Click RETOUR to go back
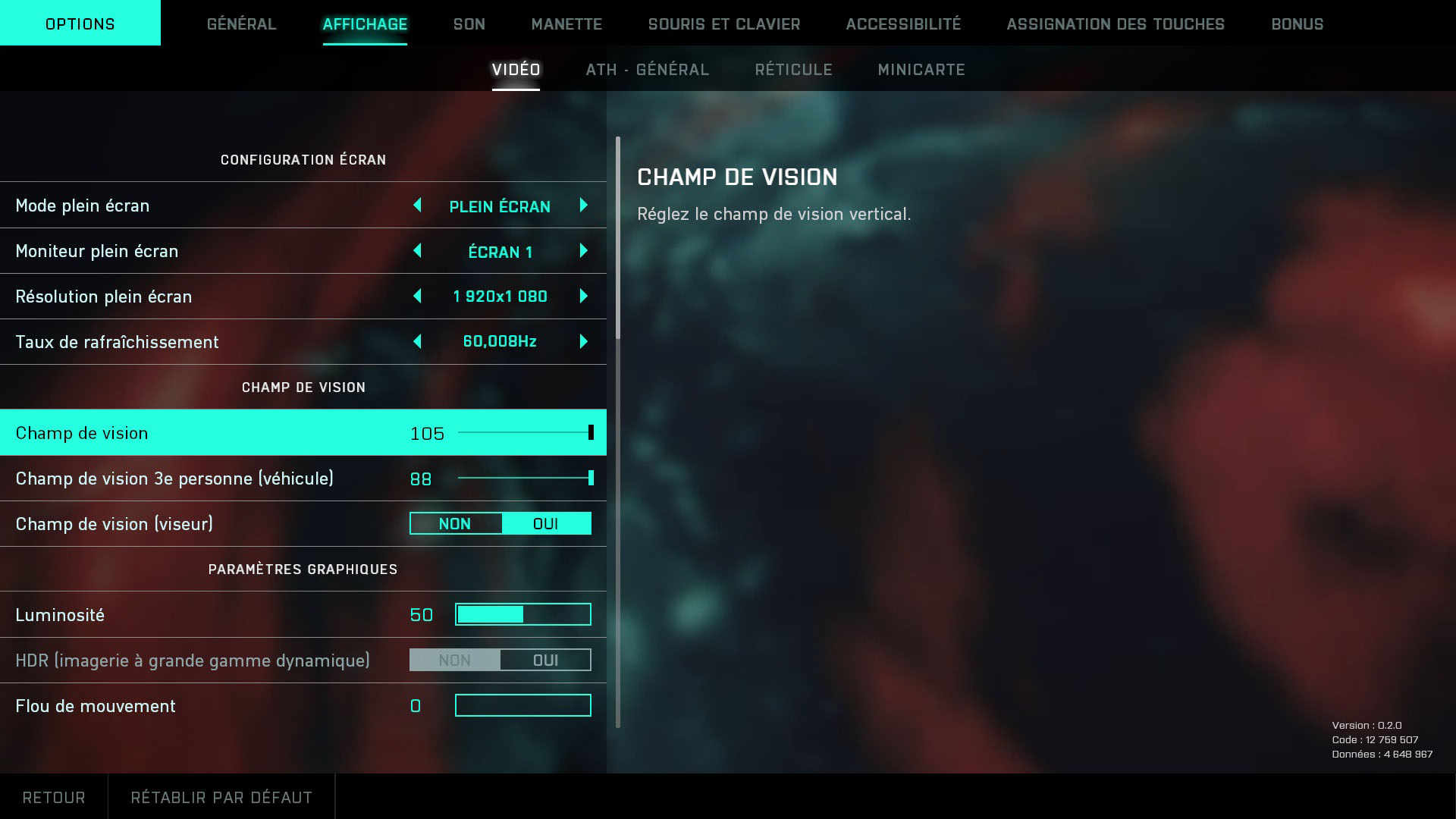This screenshot has height=819, width=1456. click(x=53, y=797)
